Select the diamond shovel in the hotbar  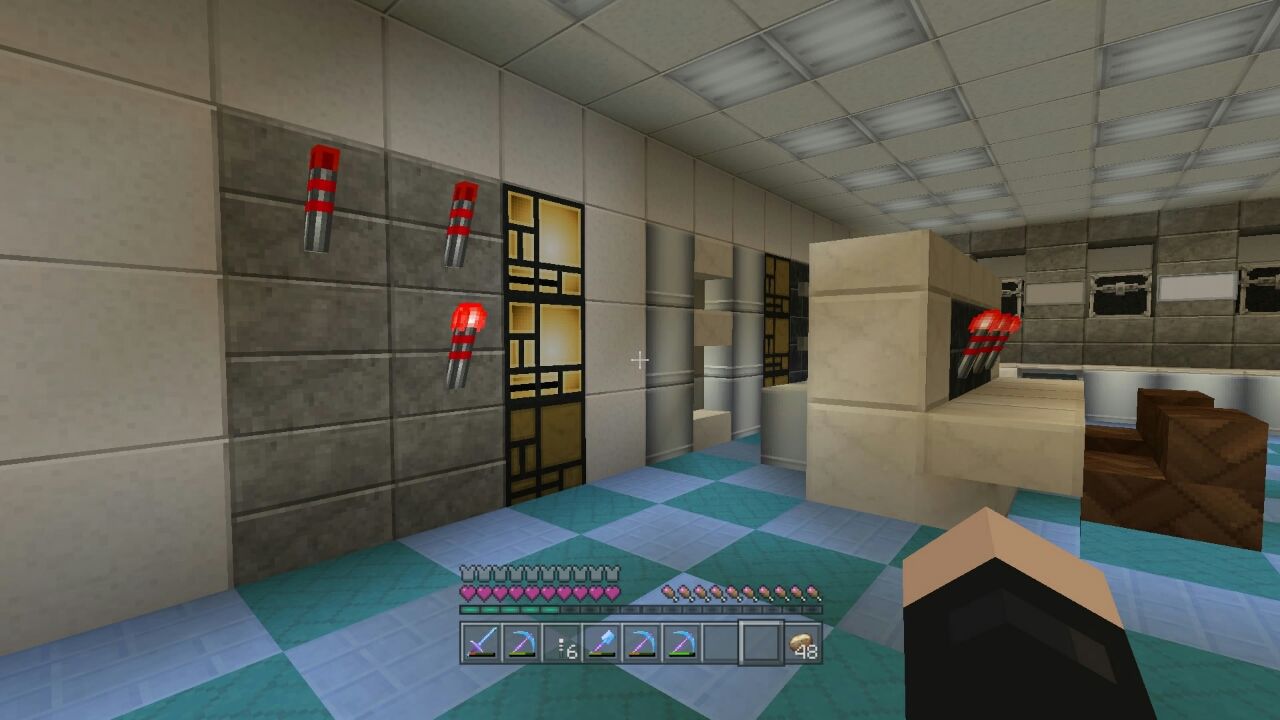tap(602, 640)
